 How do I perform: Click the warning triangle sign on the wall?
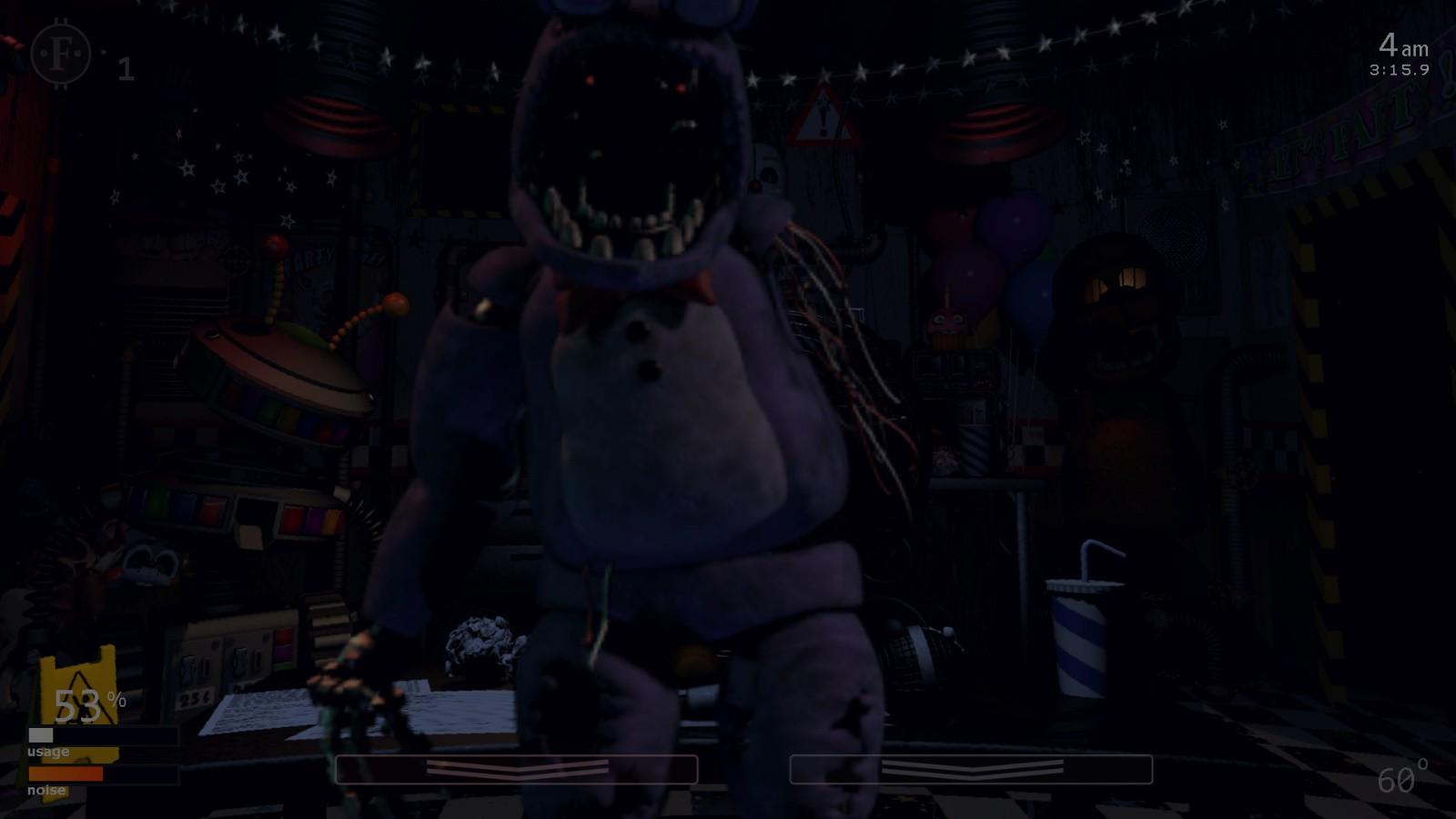click(824, 118)
